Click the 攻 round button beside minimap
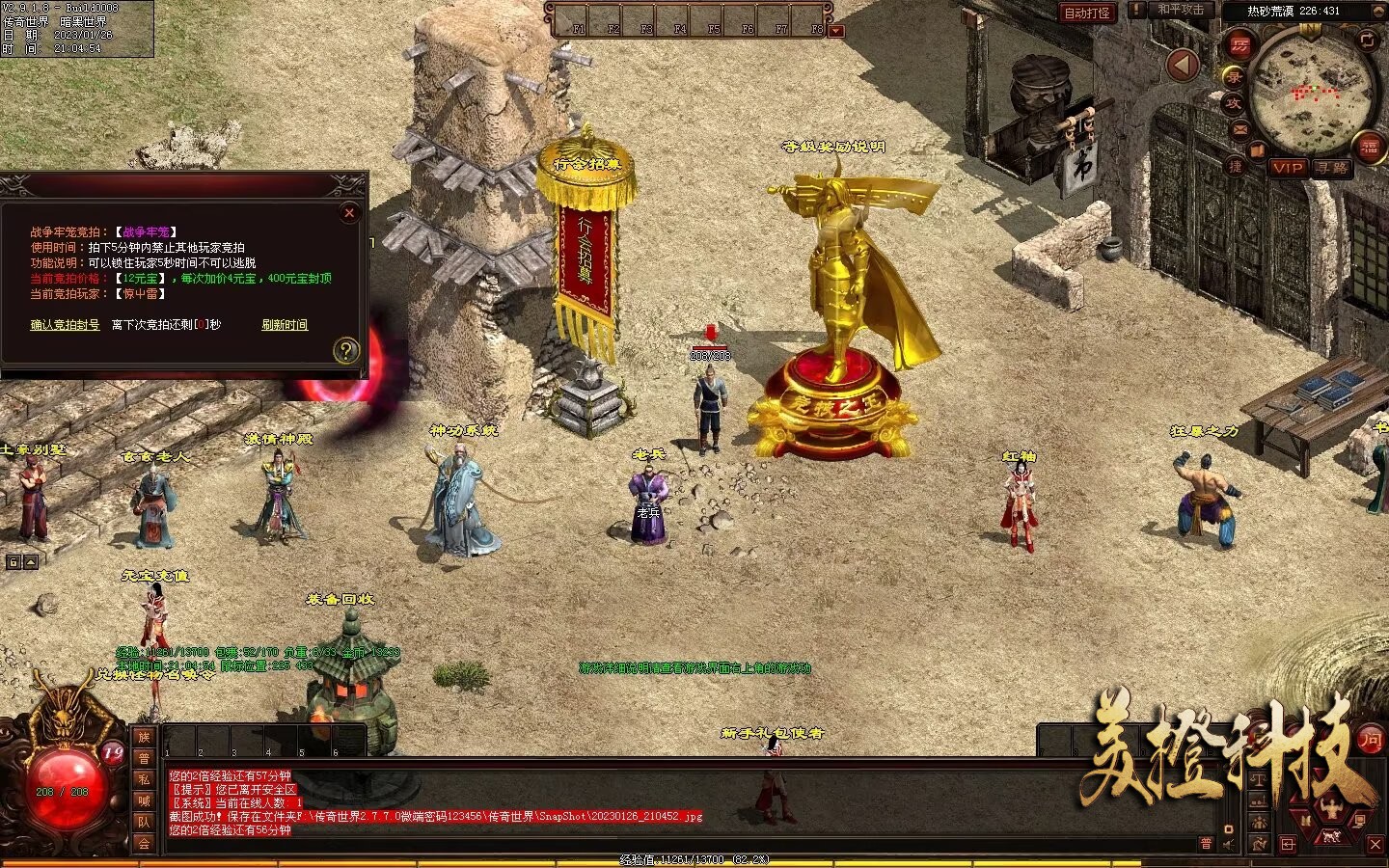 coord(1233,104)
